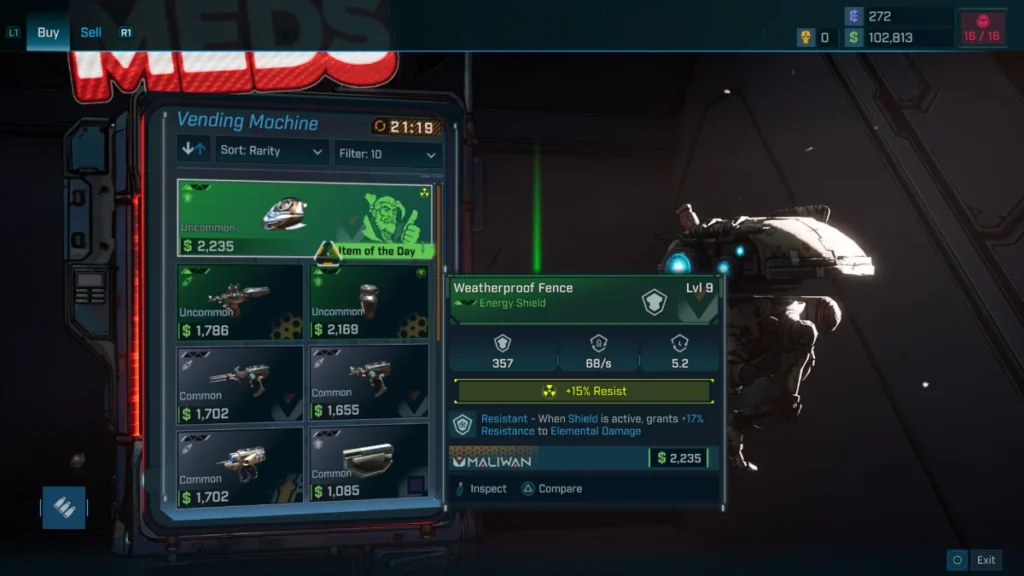Switch to the Buy tab
The image size is (1024, 576).
pos(48,32)
